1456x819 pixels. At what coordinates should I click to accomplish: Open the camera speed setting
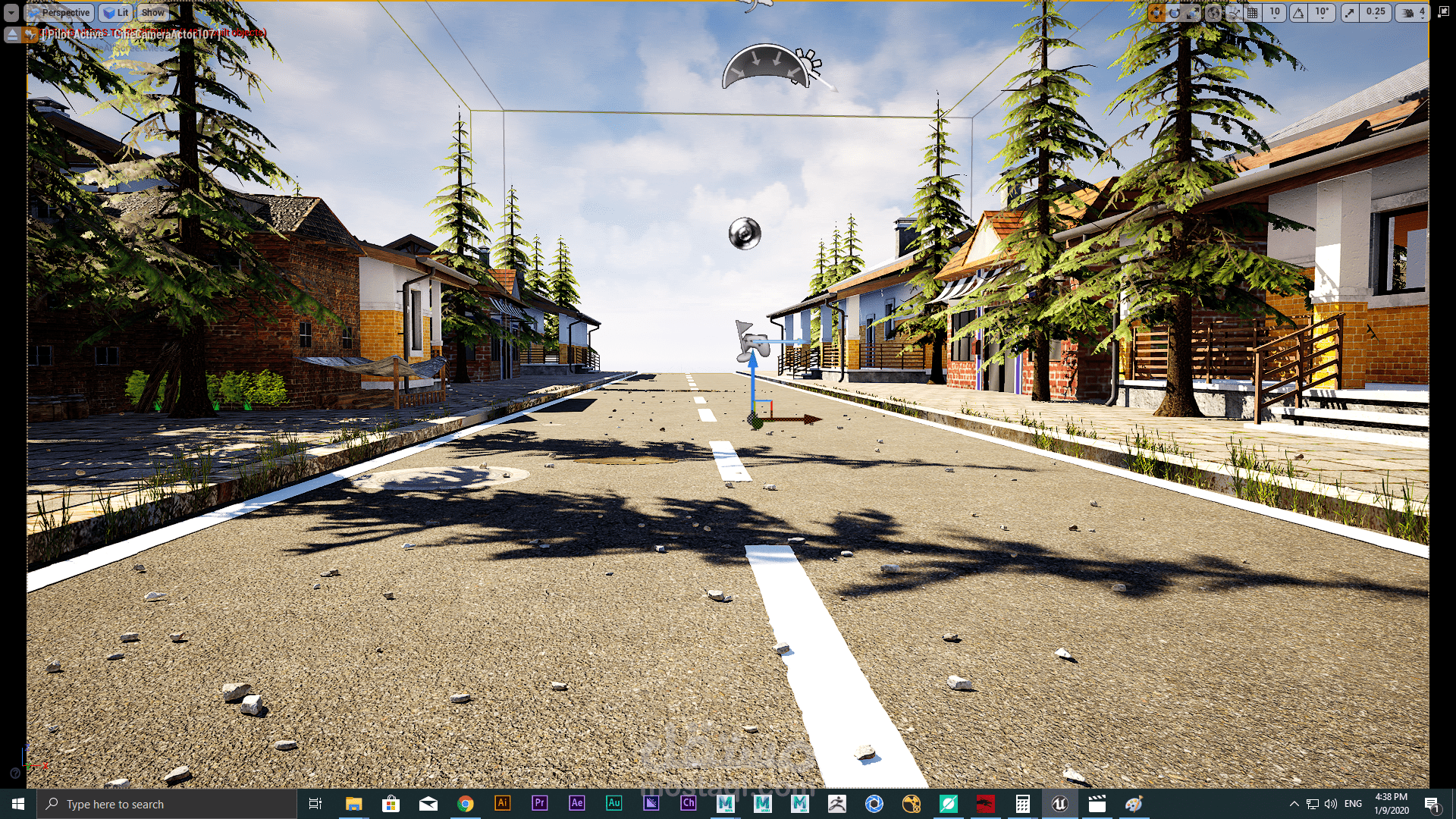(1412, 13)
